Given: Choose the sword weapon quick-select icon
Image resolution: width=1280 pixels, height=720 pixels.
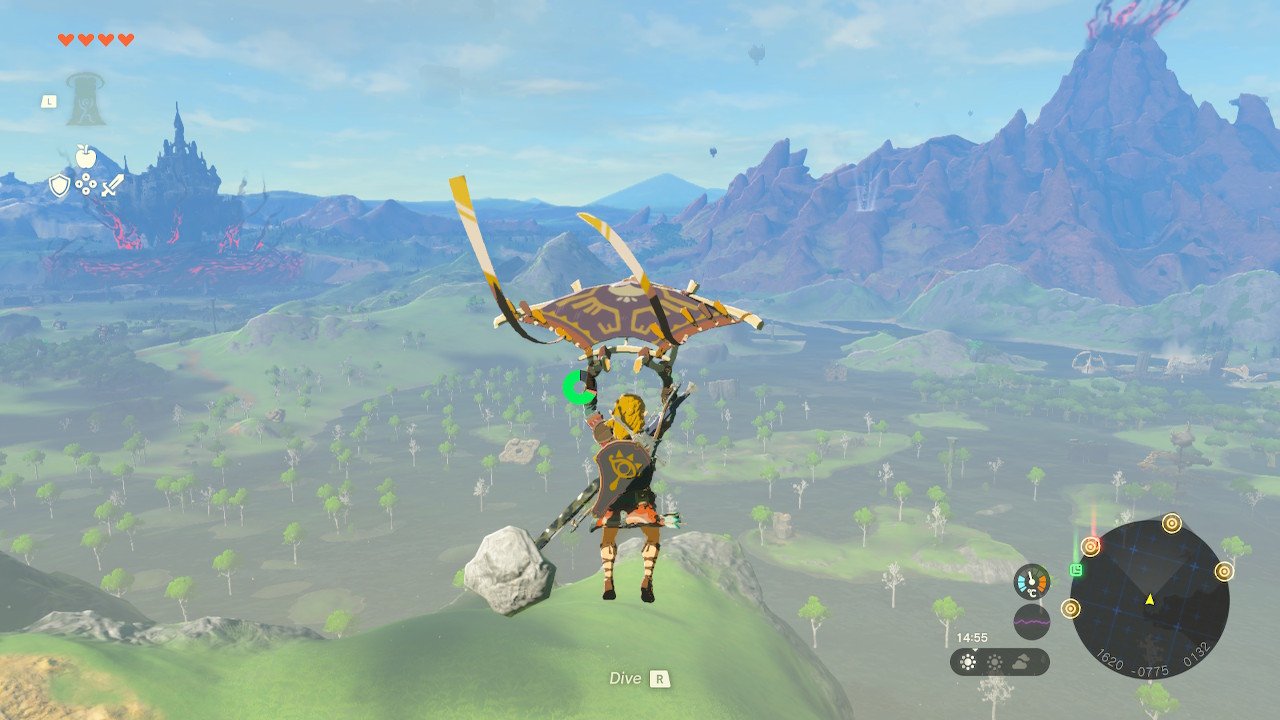Looking at the screenshot, I should tap(111, 185).
